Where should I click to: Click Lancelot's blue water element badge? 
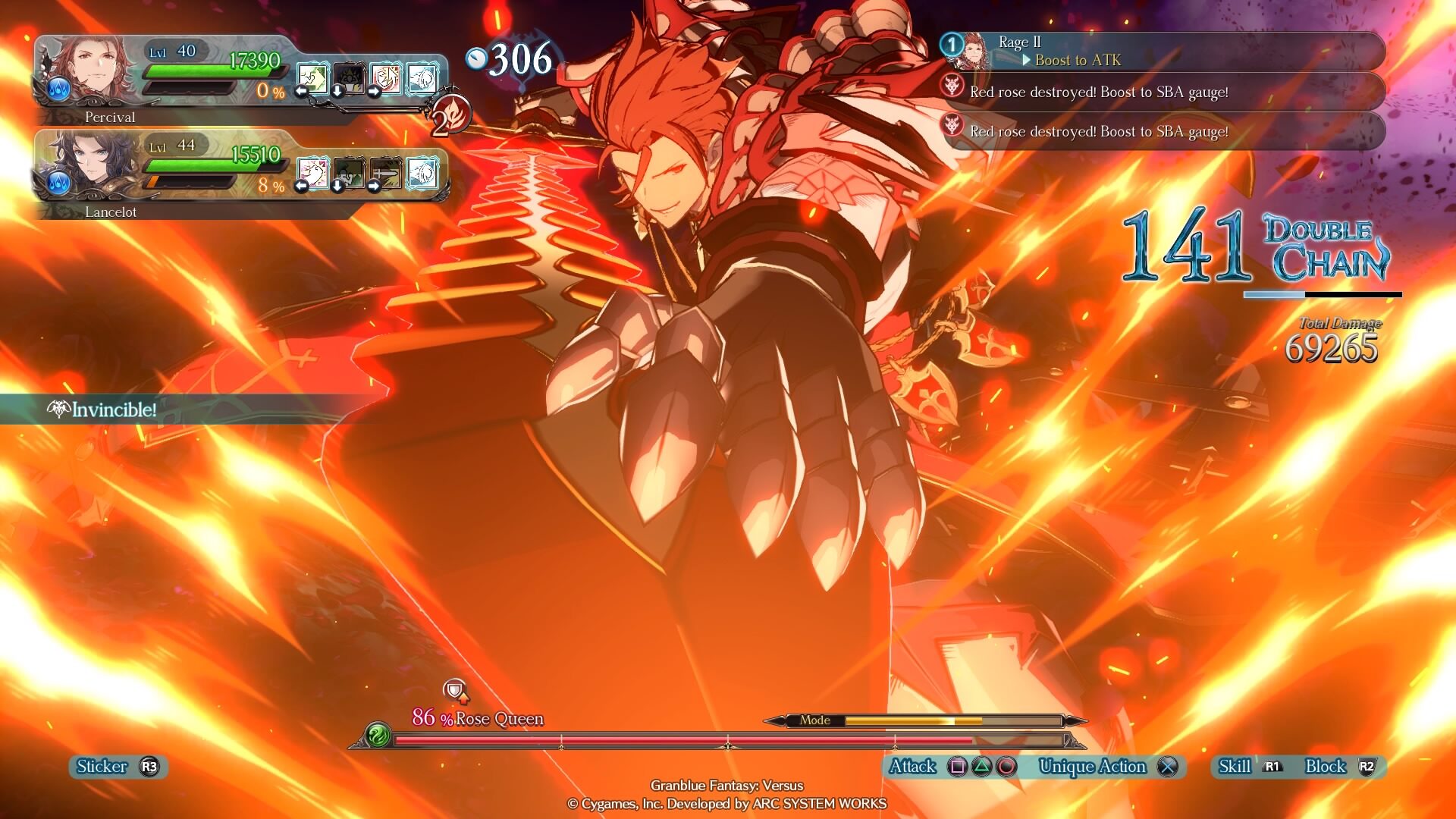59,184
